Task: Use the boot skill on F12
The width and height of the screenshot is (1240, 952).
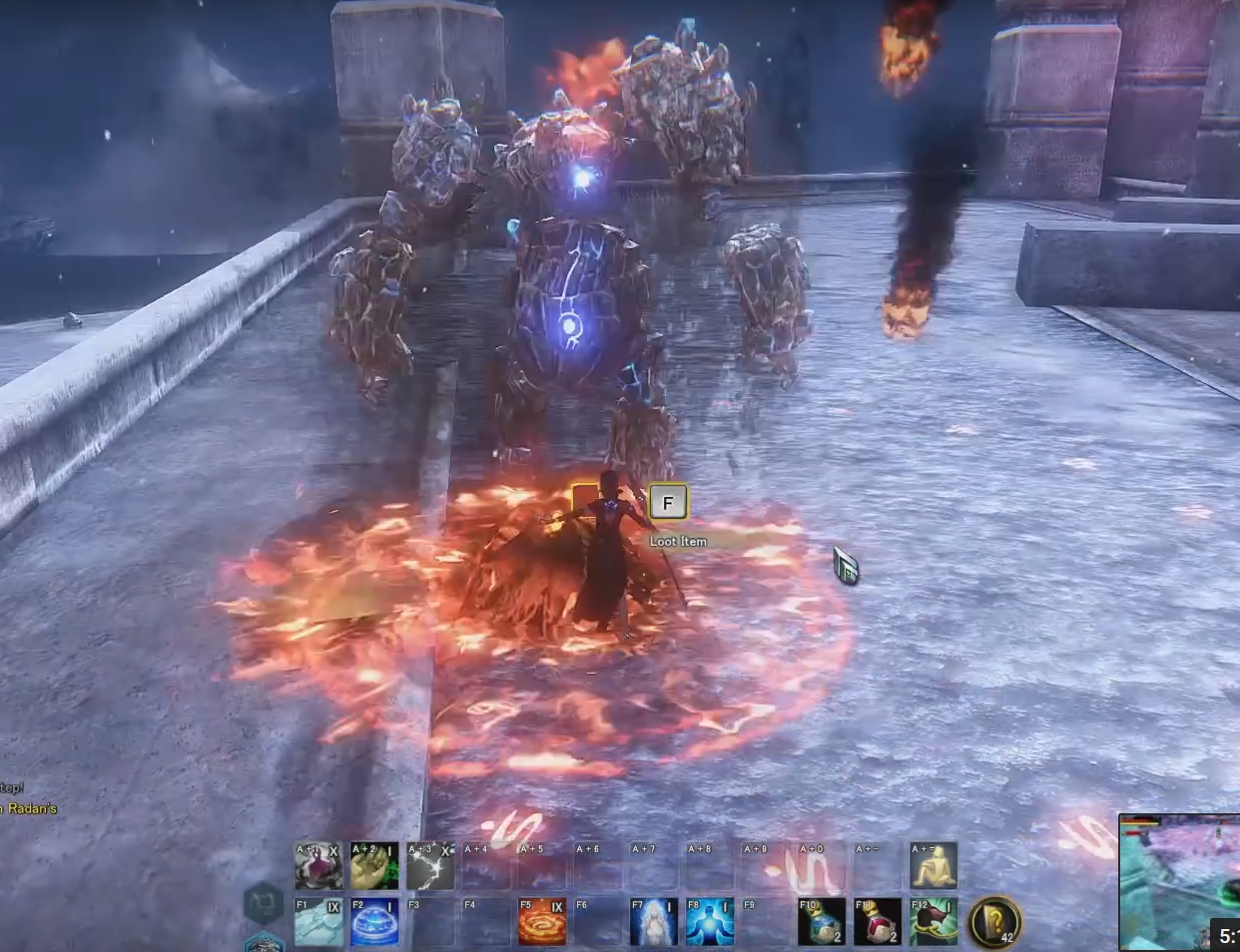Action: point(933,921)
